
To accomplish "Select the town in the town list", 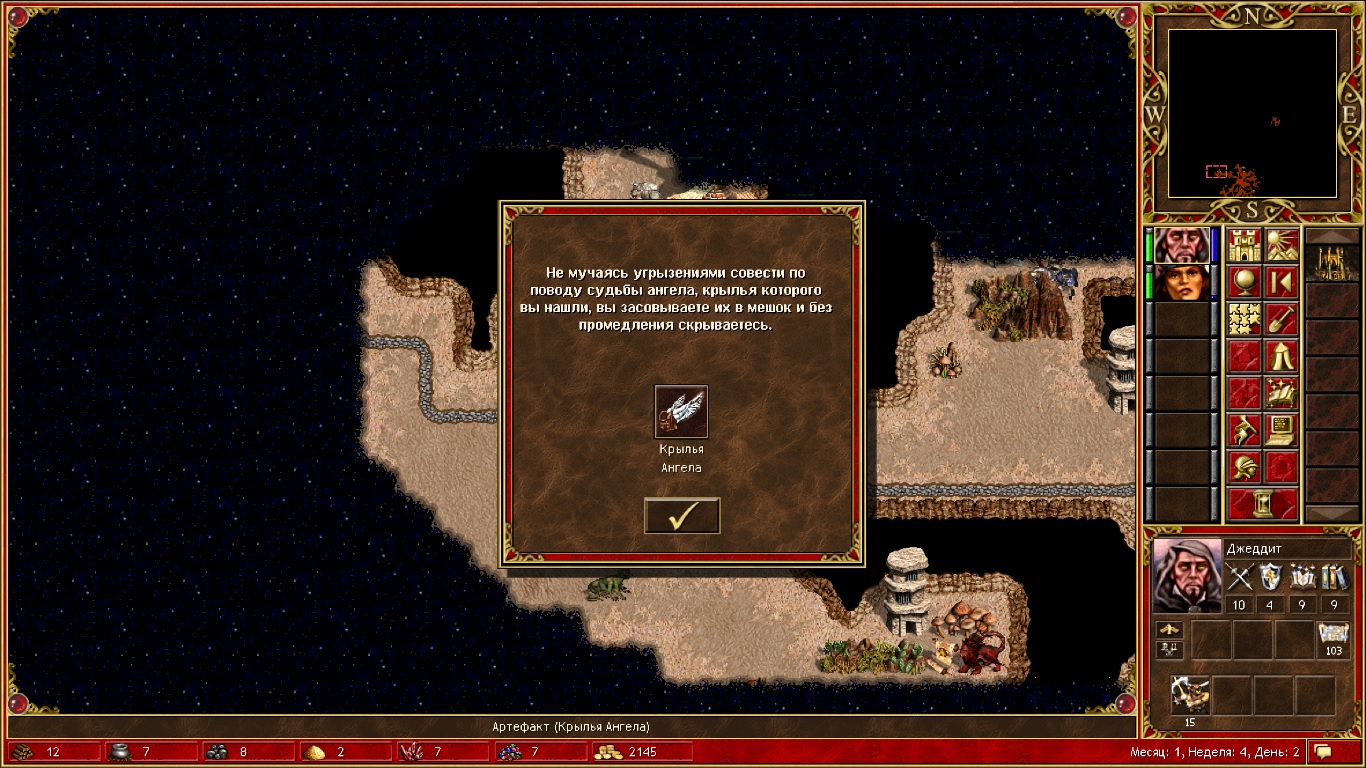I will tap(1331, 262).
